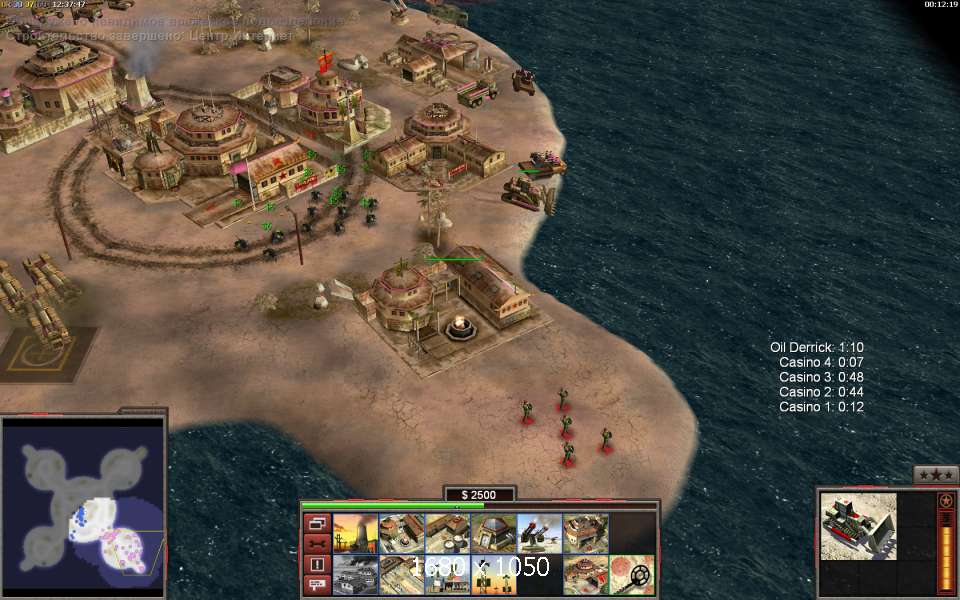The width and height of the screenshot is (960, 600).
Task: Open the chat speech-bubble button
Action: 316,585
